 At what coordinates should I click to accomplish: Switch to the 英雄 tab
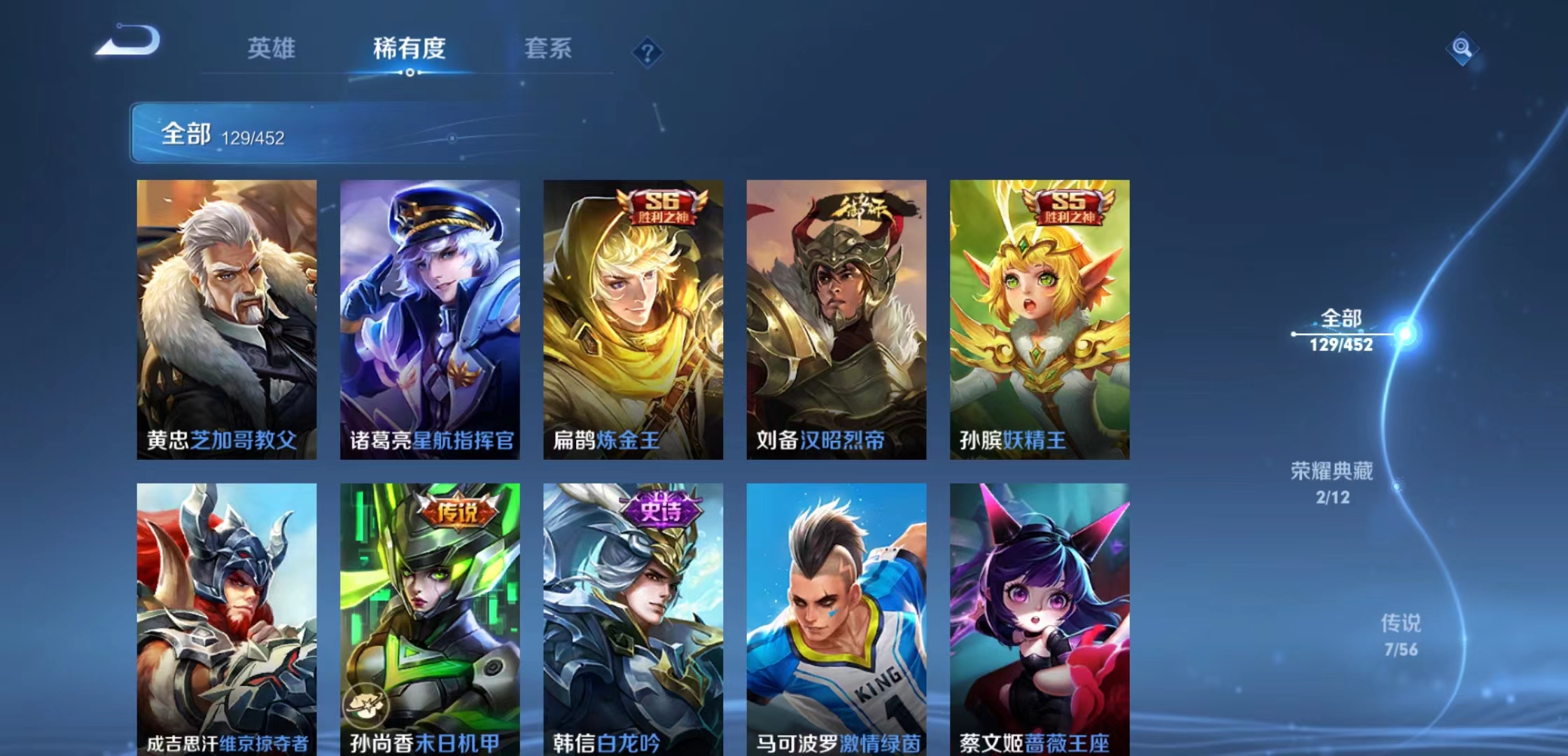pyautogui.click(x=271, y=49)
